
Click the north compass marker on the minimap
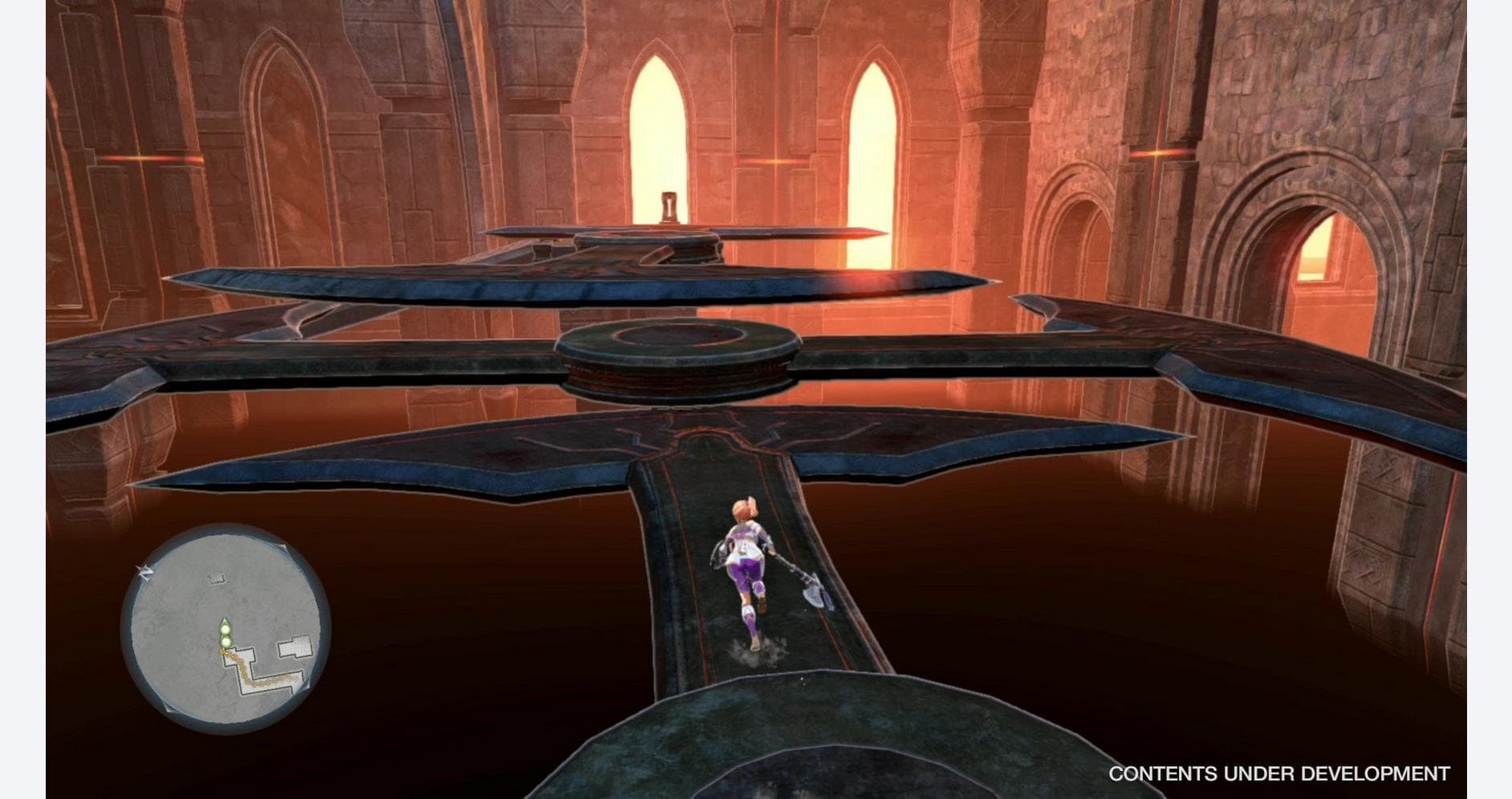point(146,571)
